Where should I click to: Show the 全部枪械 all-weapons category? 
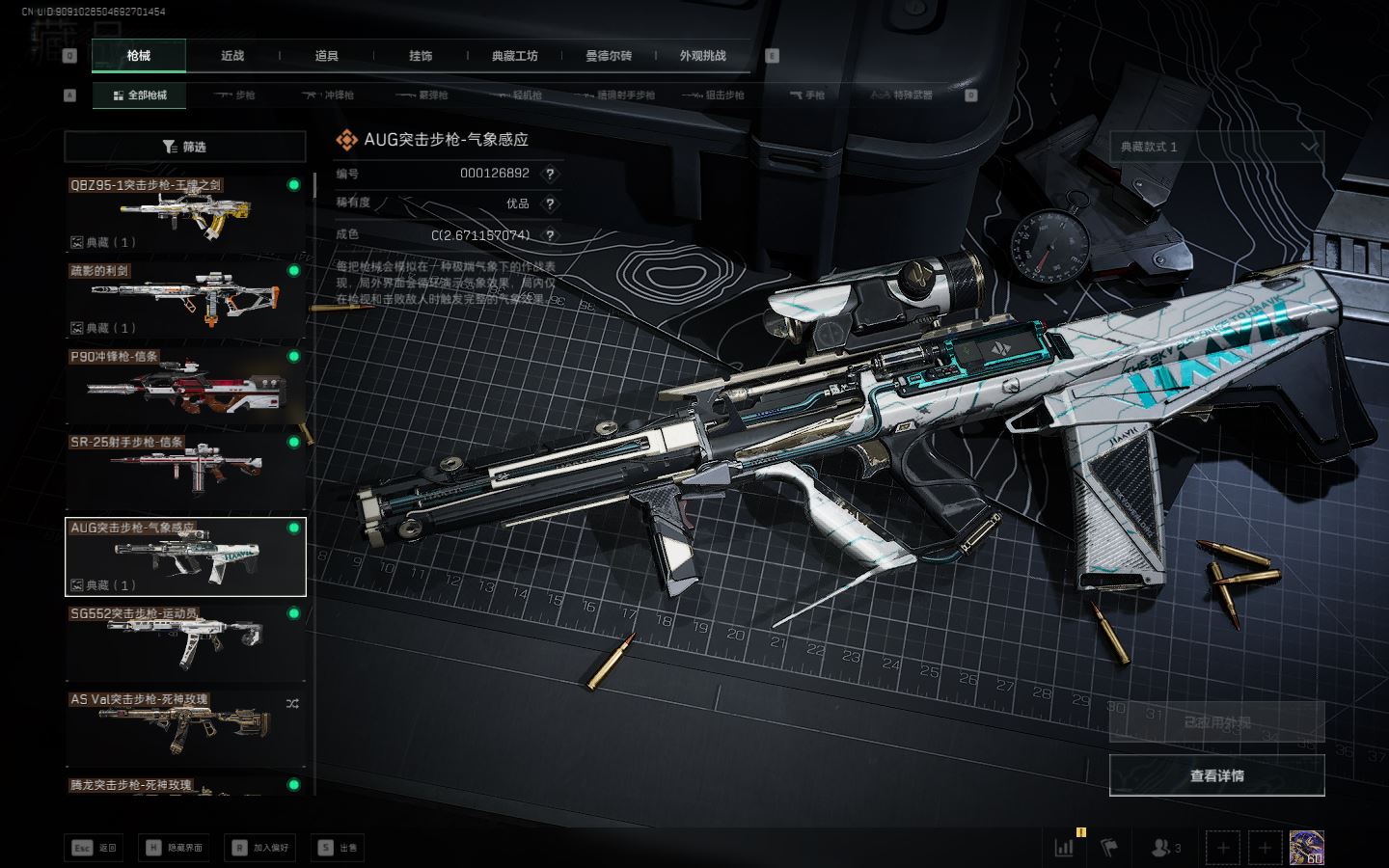tap(140, 95)
